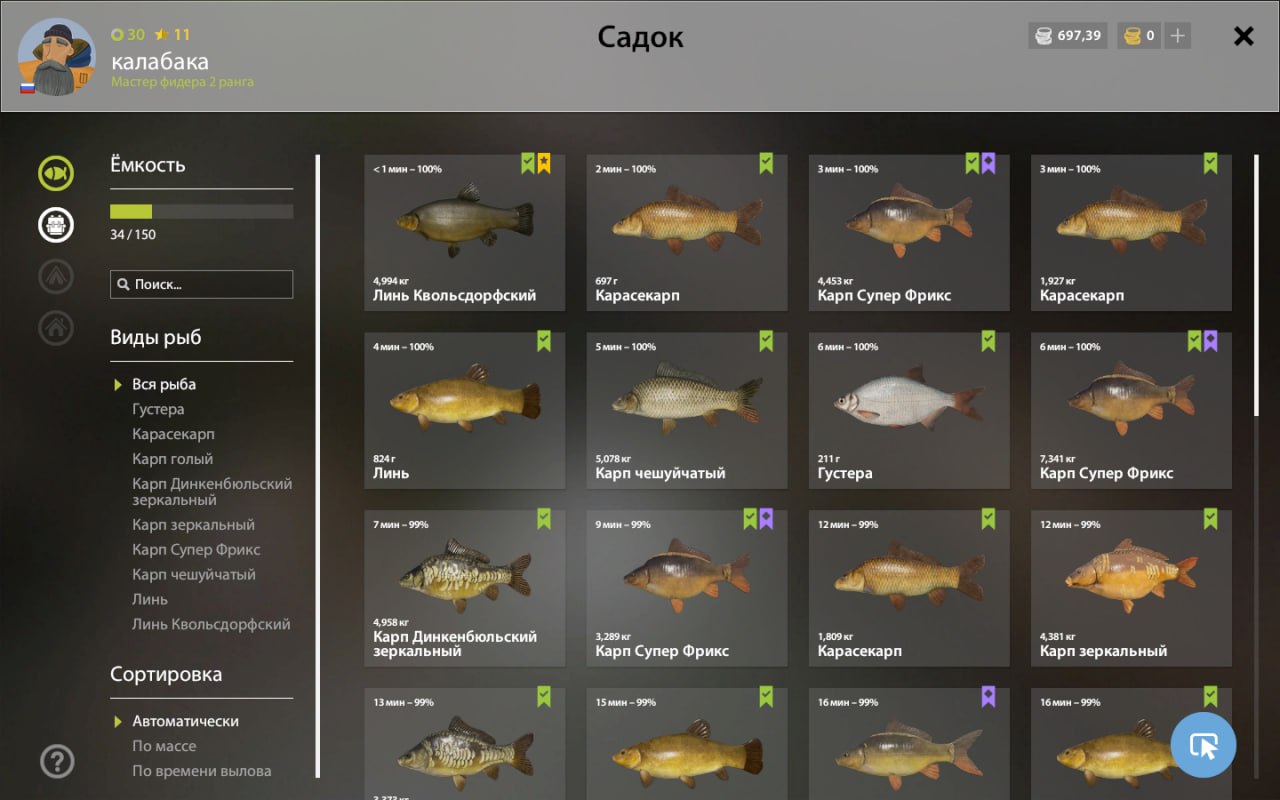
Task: Show all fish with Вся рыба
Action: pos(164,384)
